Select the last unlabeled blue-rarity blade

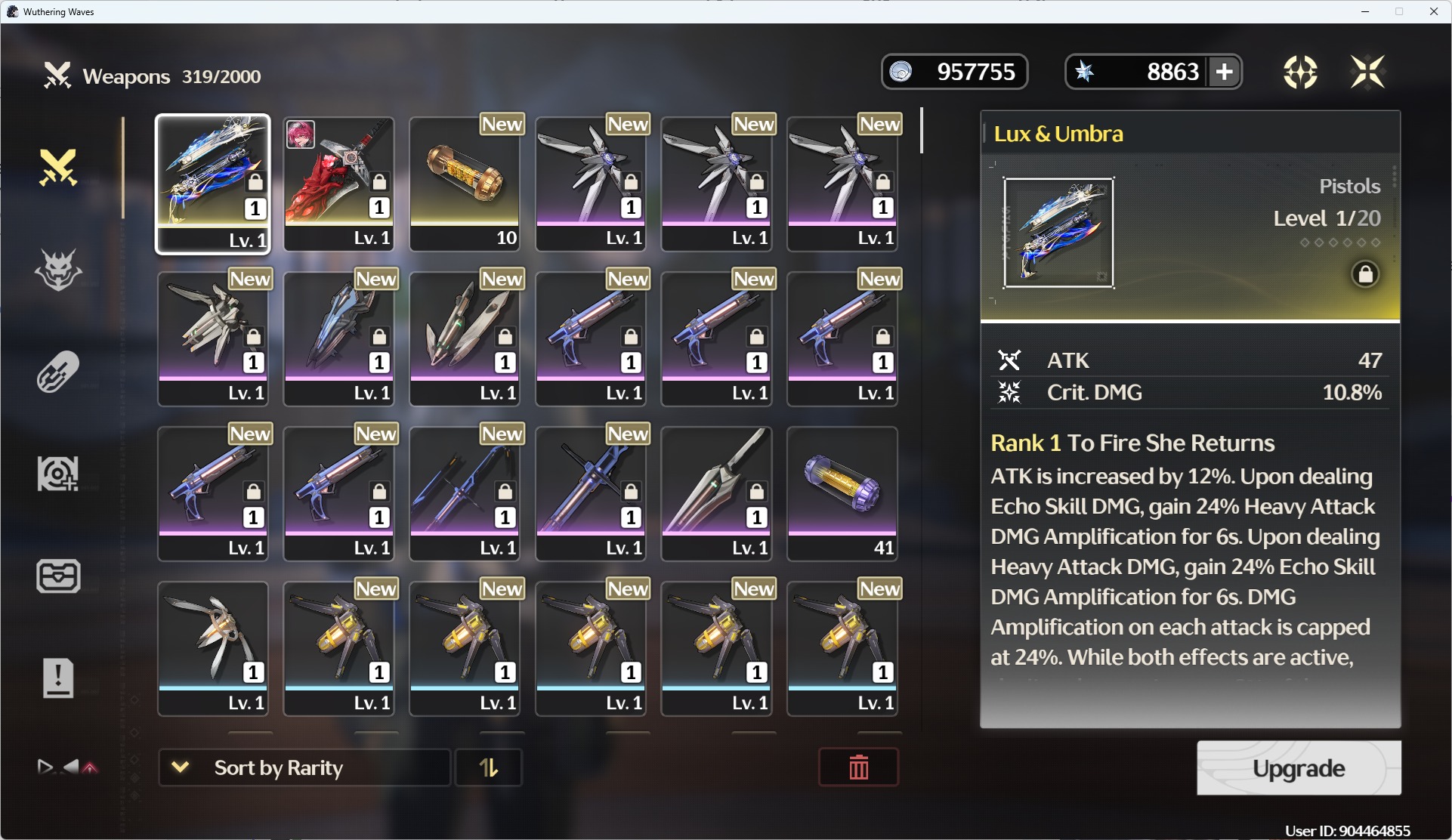point(213,648)
